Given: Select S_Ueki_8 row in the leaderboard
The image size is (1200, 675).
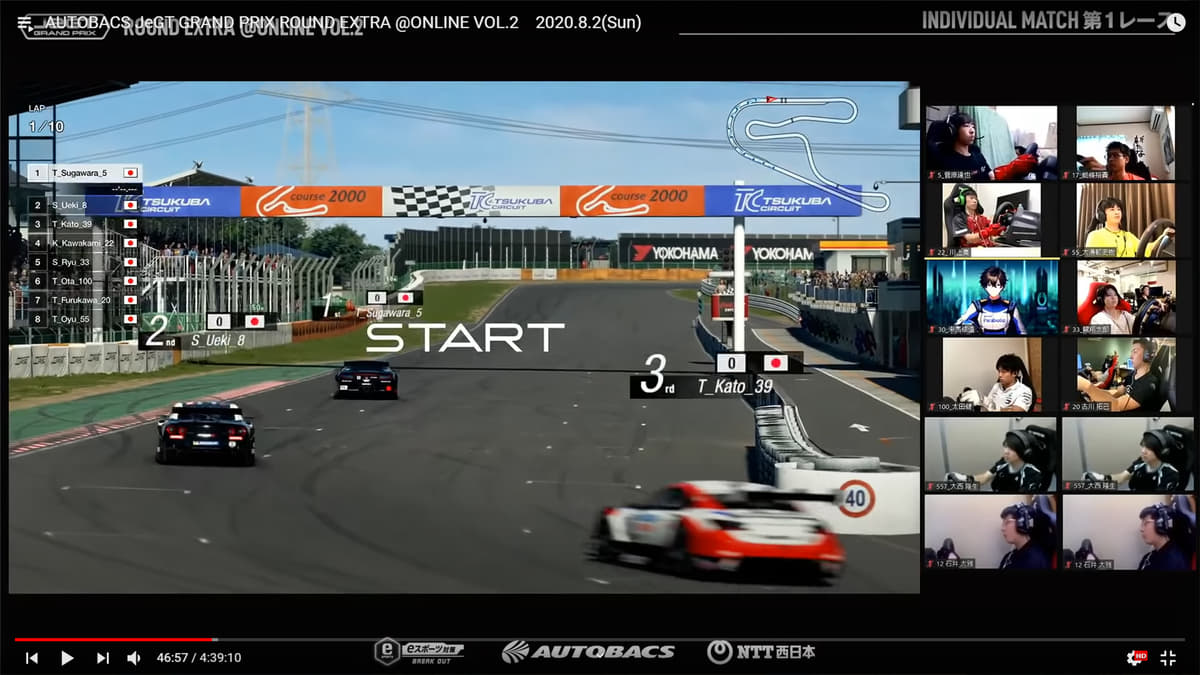Looking at the screenshot, I should [75, 205].
